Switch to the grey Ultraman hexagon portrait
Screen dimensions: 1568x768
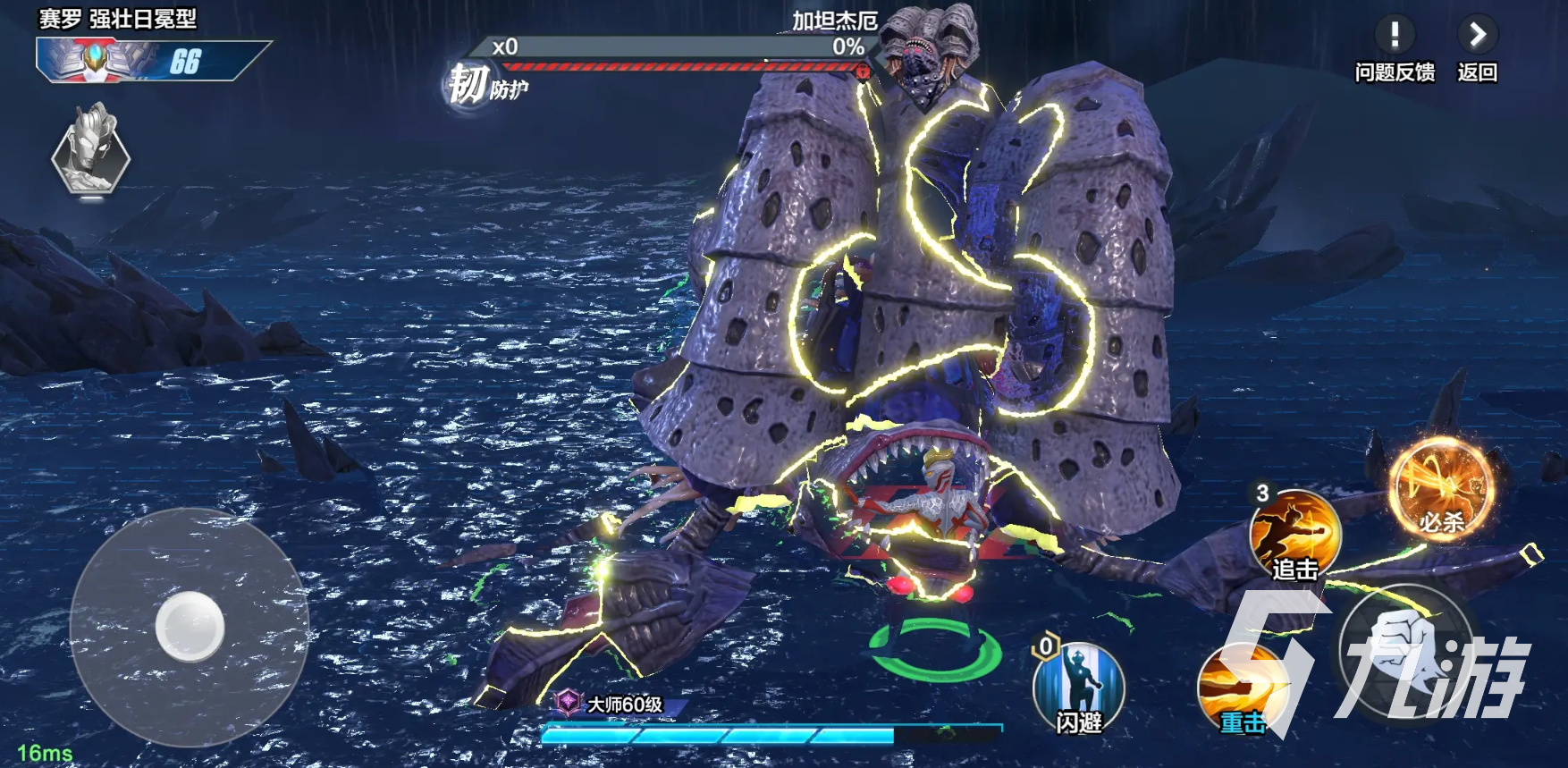pyautogui.click(x=91, y=151)
